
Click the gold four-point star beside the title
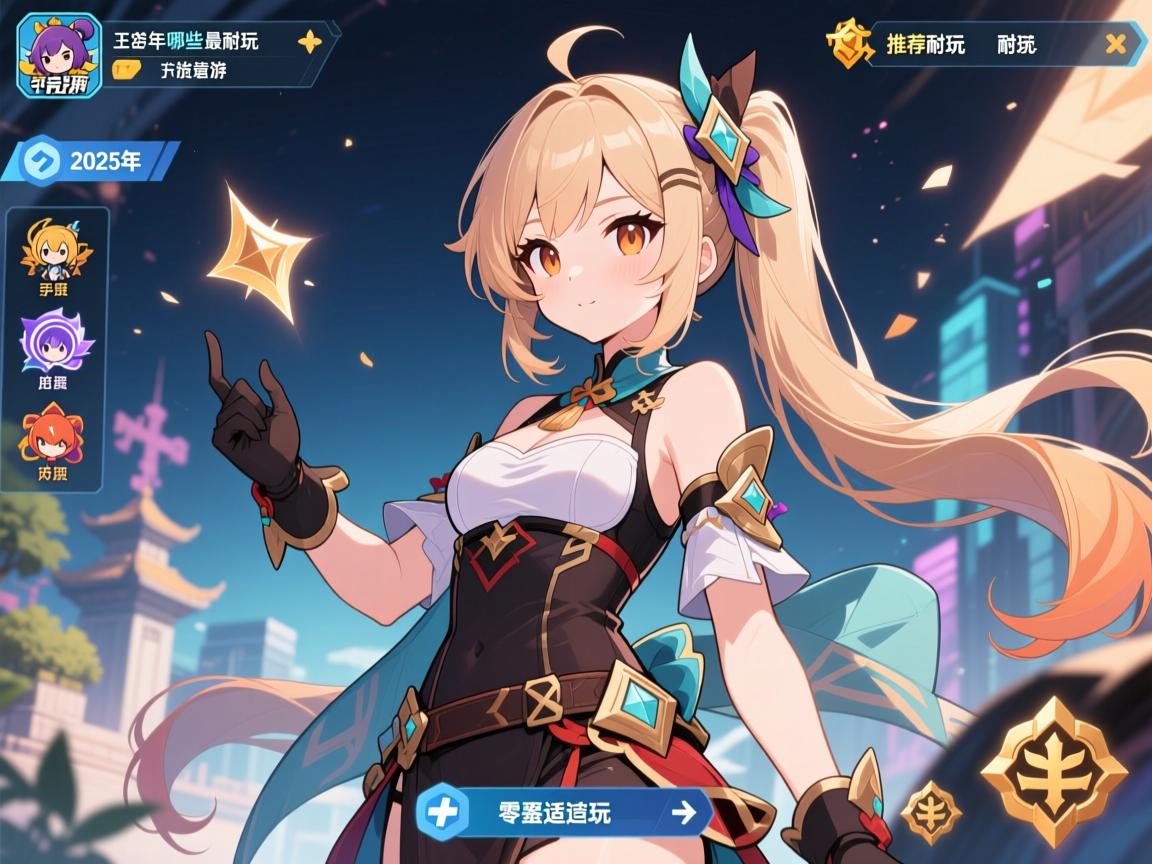click(x=310, y=42)
